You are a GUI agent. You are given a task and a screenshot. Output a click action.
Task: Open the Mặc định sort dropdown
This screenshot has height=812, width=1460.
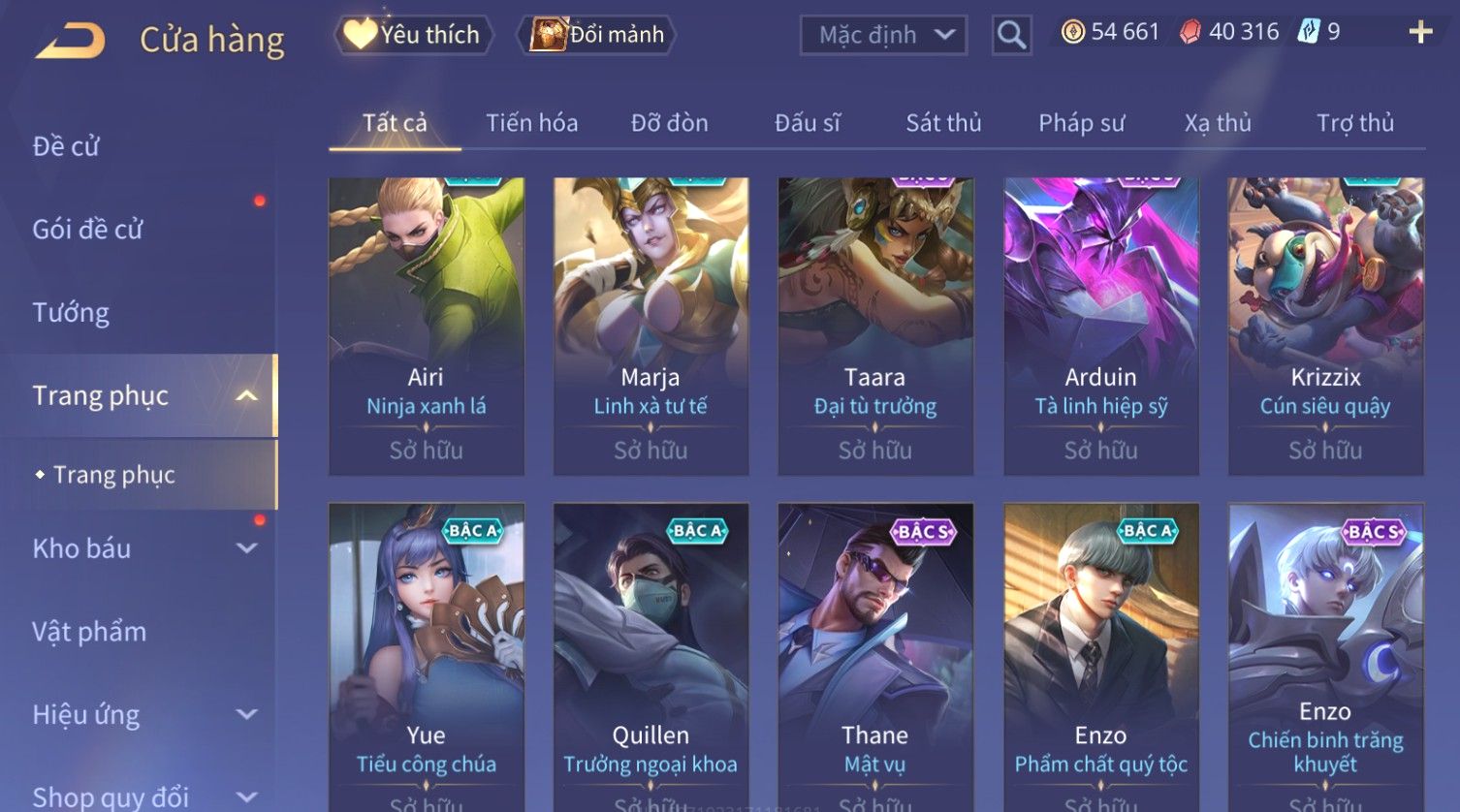click(x=883, y=36)
